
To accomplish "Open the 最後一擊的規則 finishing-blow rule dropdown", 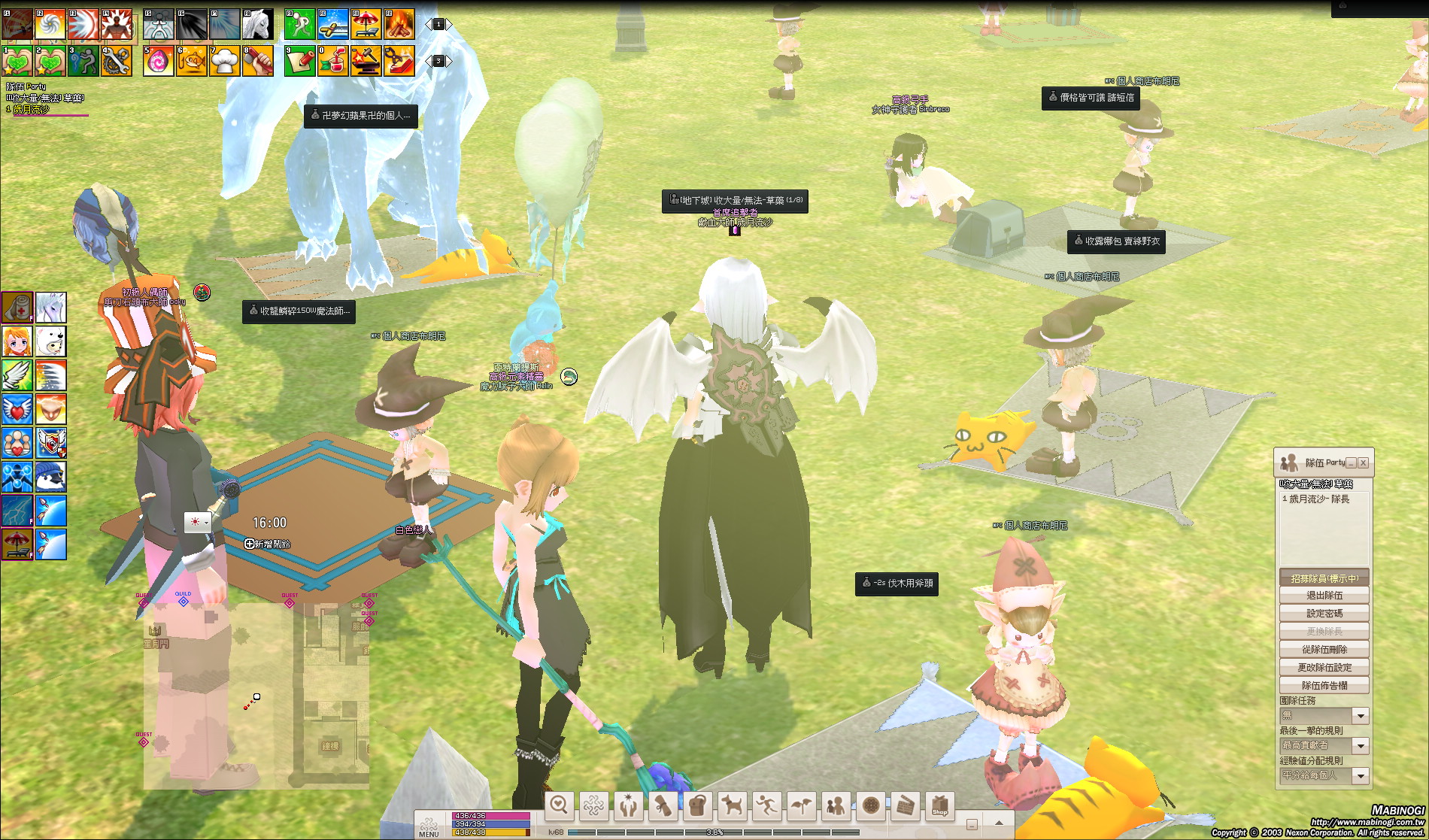I will click(x=1360, y=746).
